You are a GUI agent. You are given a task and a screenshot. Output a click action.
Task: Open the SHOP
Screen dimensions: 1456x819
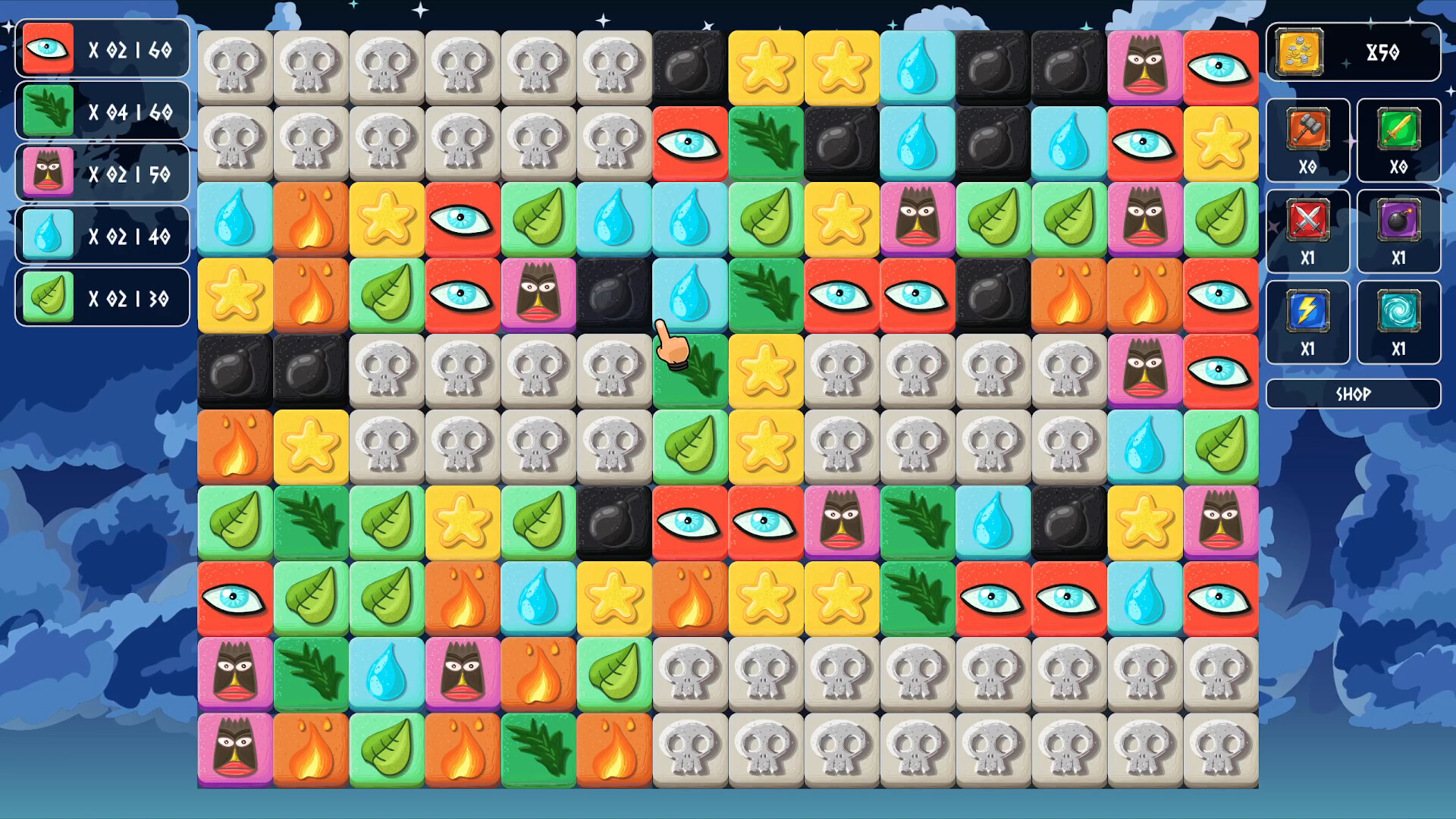tap(1353, 392)
